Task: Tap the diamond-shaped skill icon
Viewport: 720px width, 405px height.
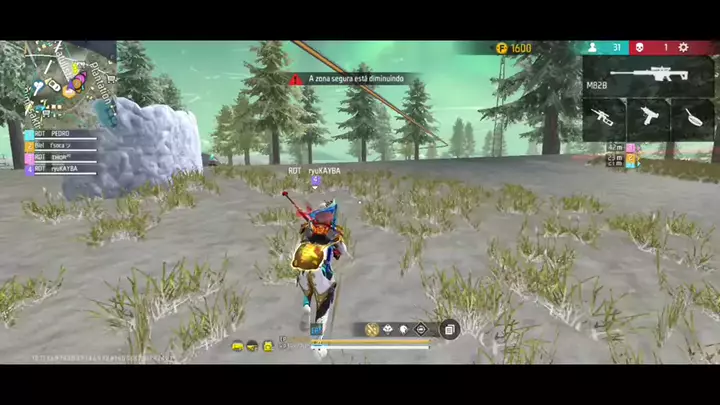Action: [421, 329]
